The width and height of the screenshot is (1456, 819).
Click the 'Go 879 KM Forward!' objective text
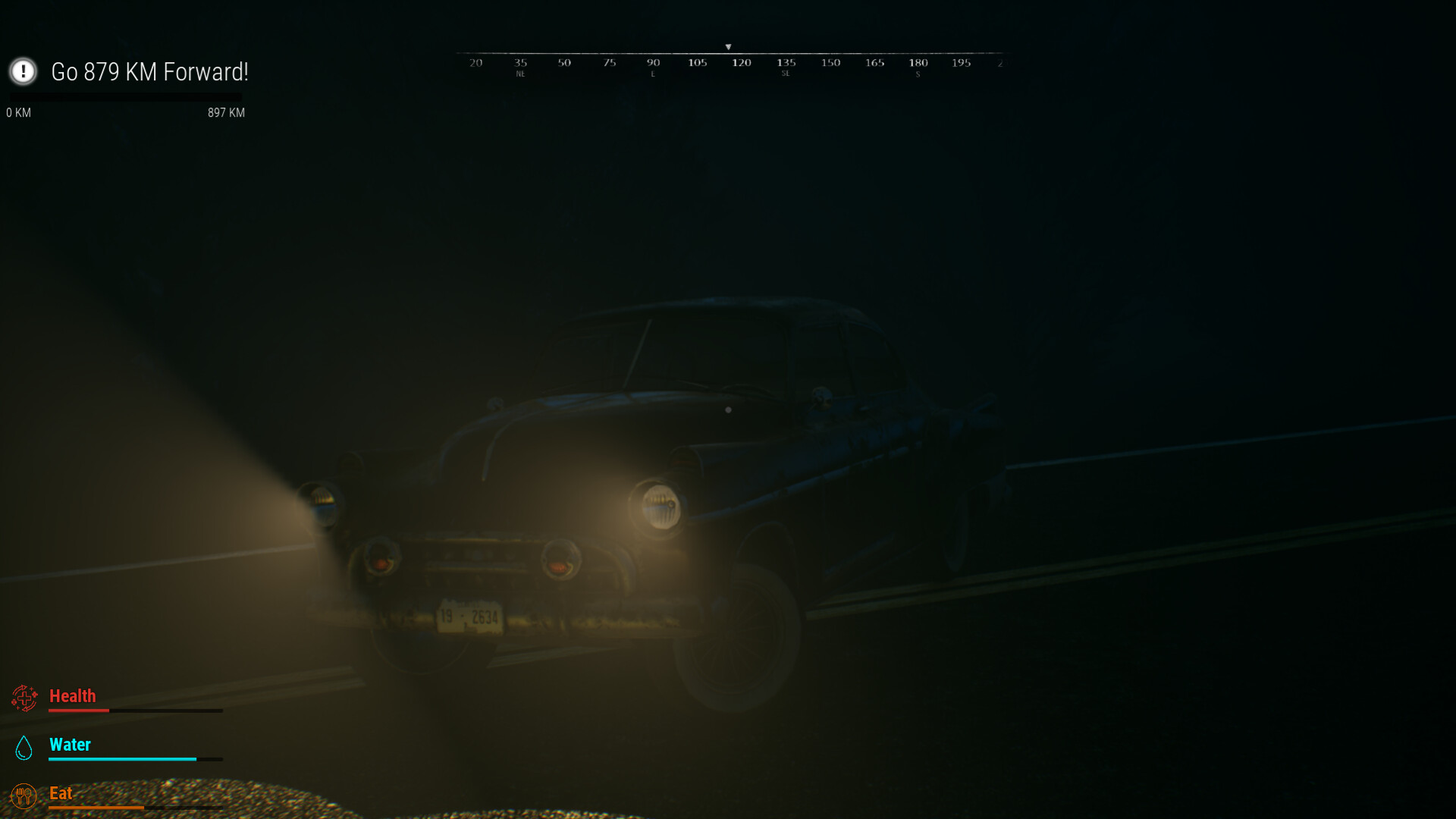coord(149,72)
